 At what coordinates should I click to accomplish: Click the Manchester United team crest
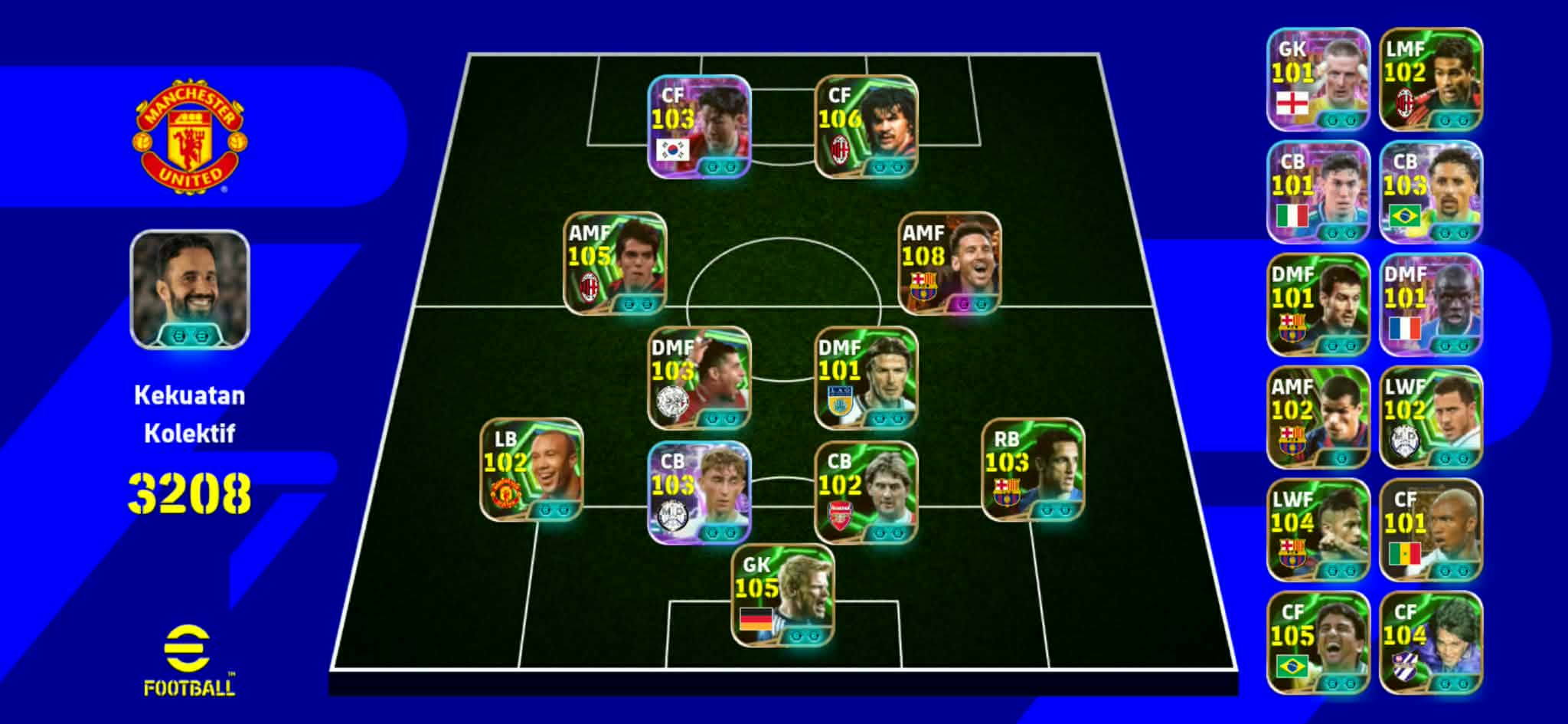point(189,136)
